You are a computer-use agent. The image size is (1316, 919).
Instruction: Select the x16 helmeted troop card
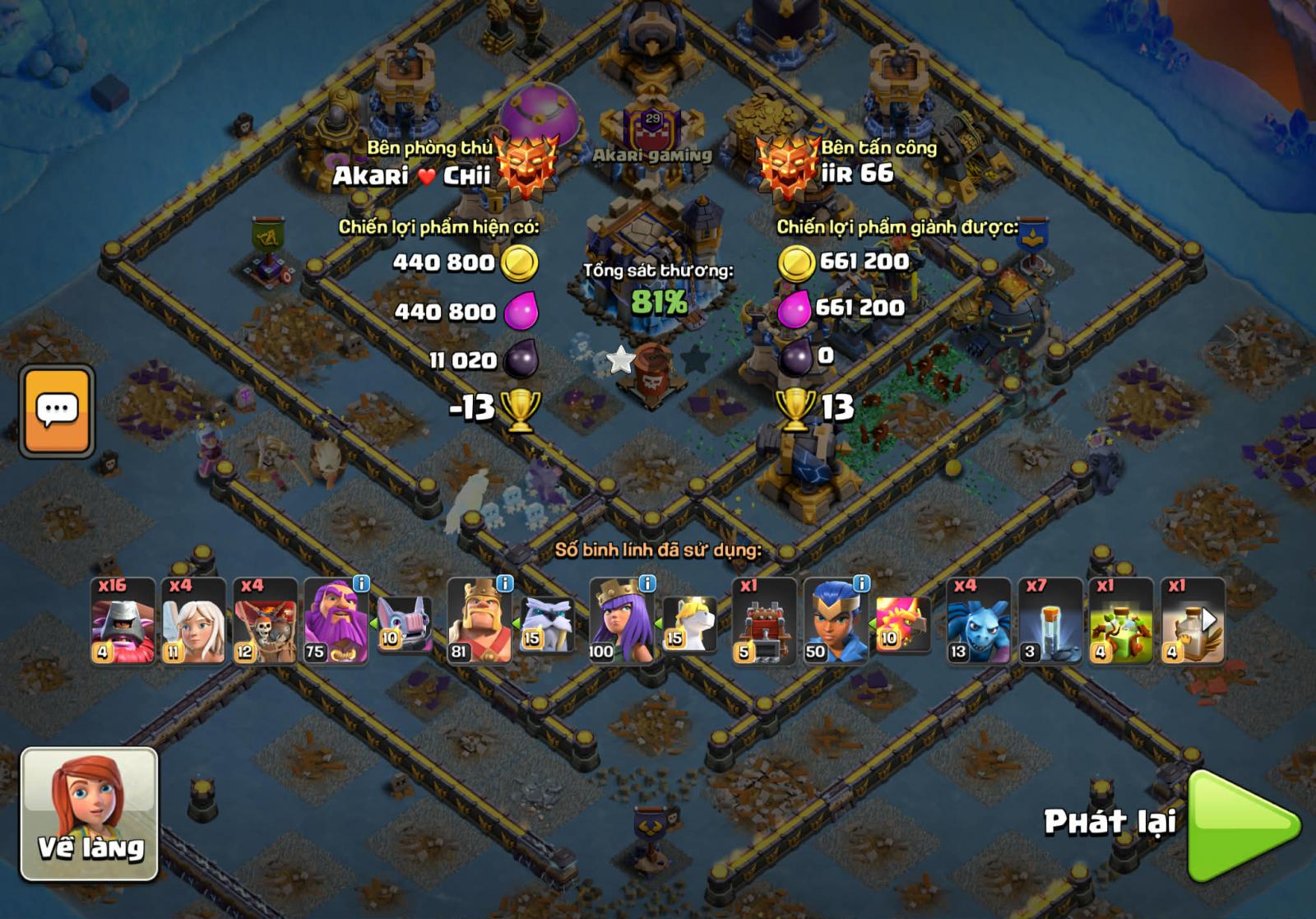pyautogui.click(x=123, y=620)
